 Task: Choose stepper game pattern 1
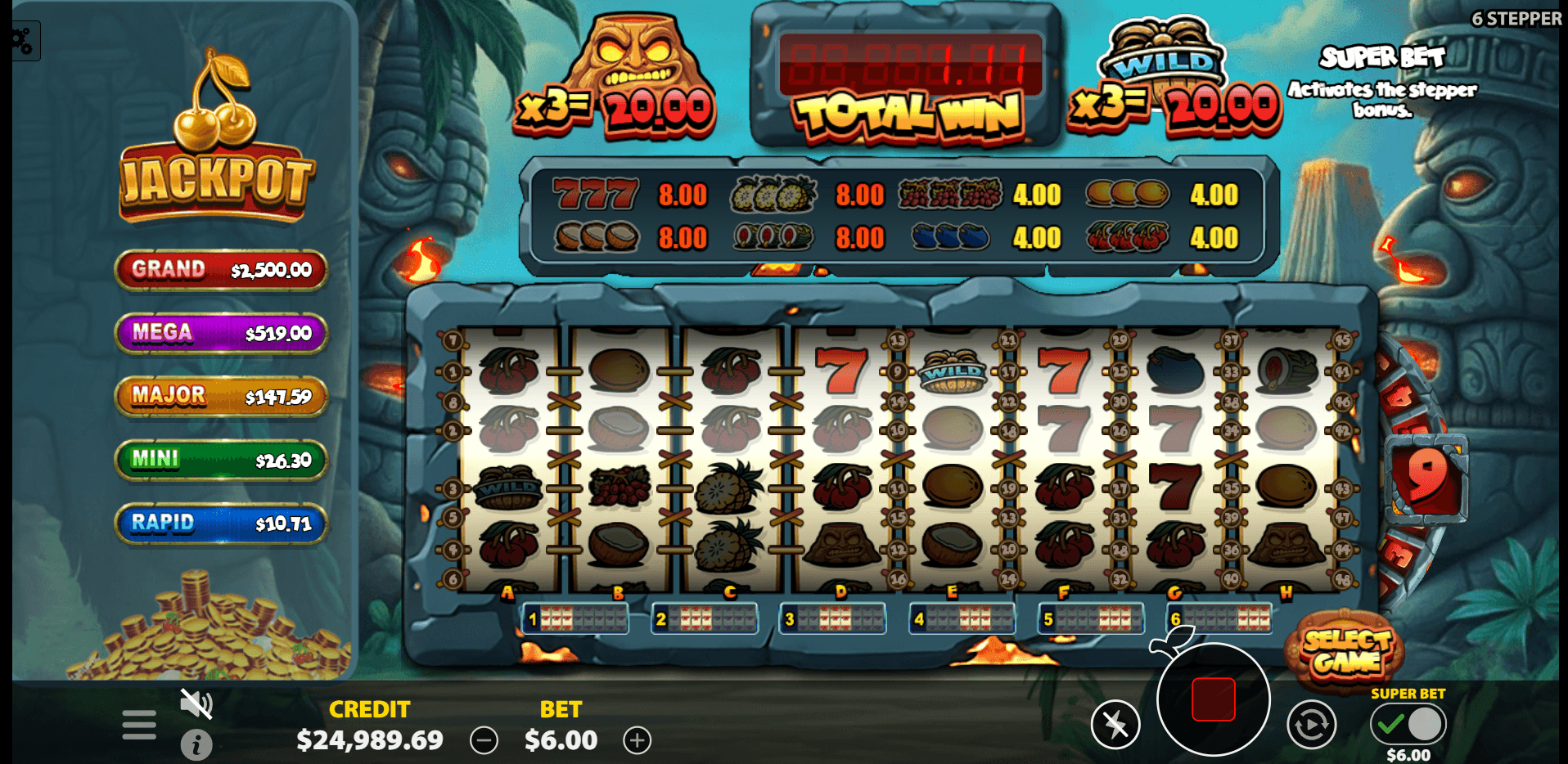[x=576, y=619]
